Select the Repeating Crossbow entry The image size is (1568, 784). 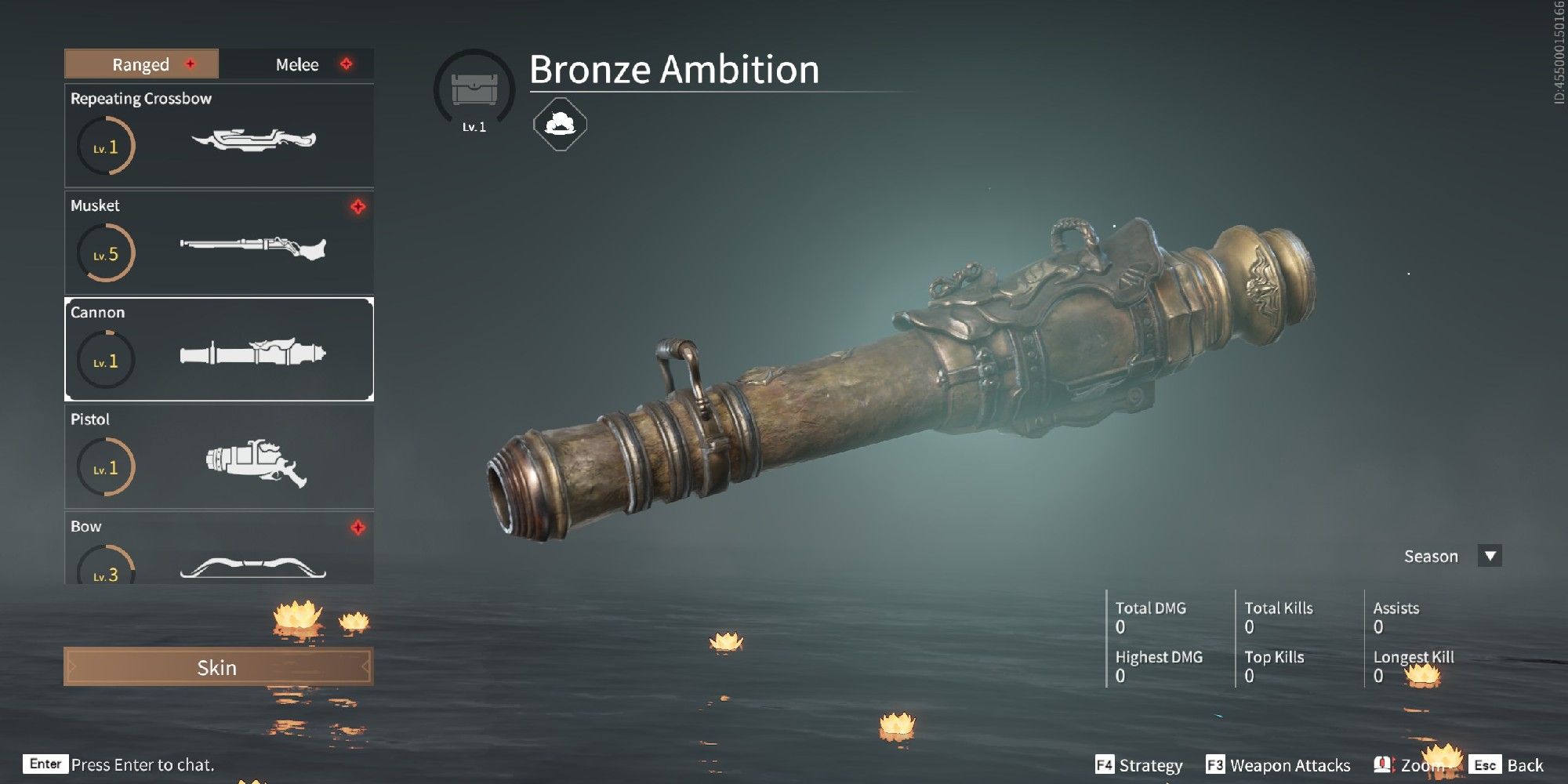click(219, 136)
